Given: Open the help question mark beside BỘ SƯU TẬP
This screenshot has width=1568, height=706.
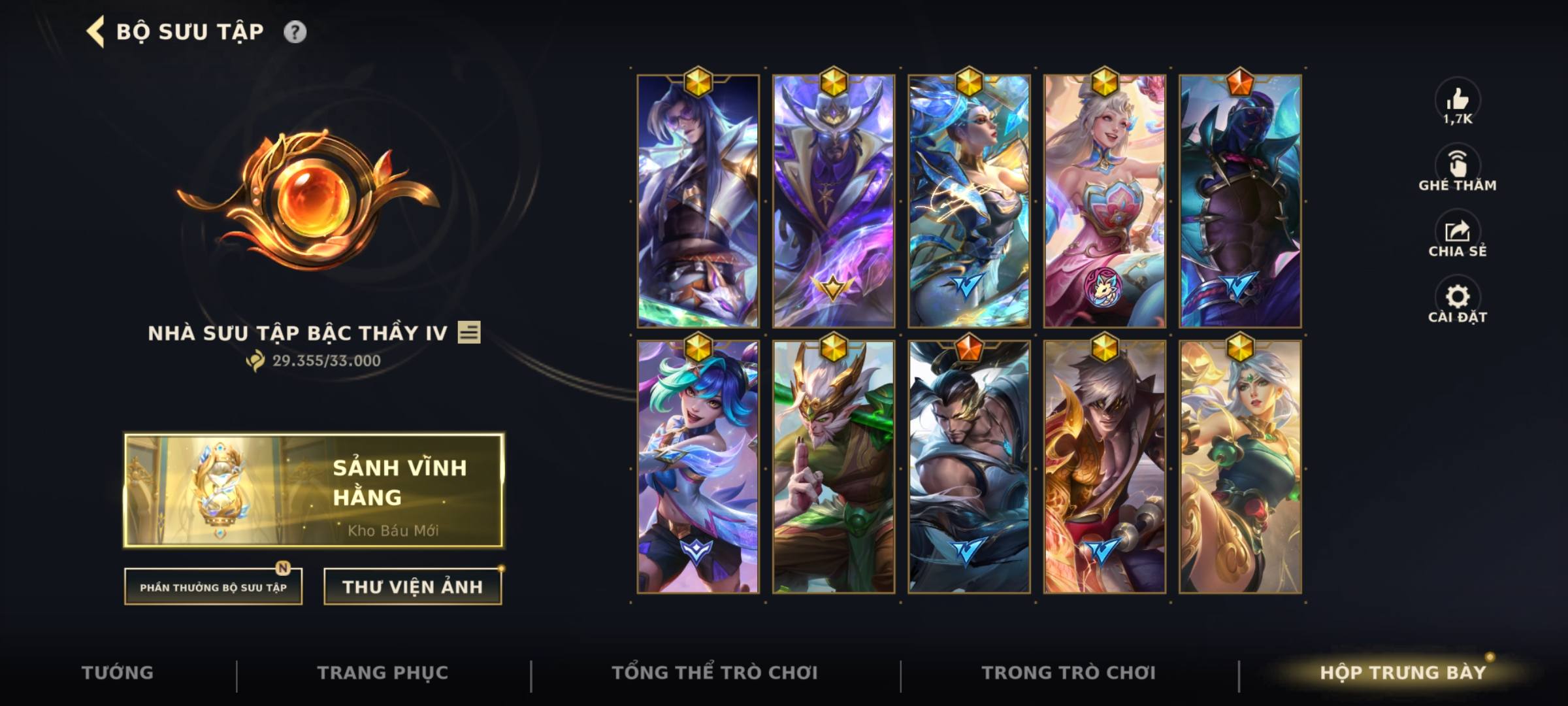Looking at the screenshot, I should pyautogui.click(x=295, y=30).
